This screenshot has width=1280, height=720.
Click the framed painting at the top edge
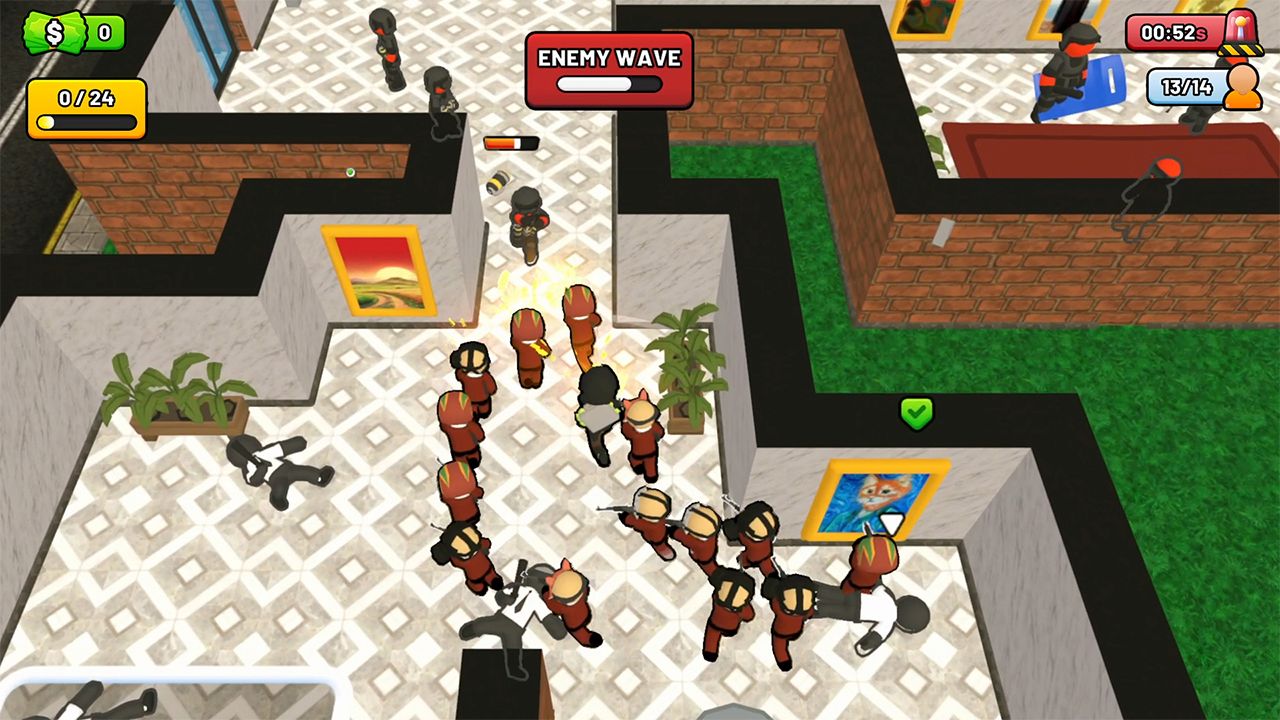coord(923,19)
